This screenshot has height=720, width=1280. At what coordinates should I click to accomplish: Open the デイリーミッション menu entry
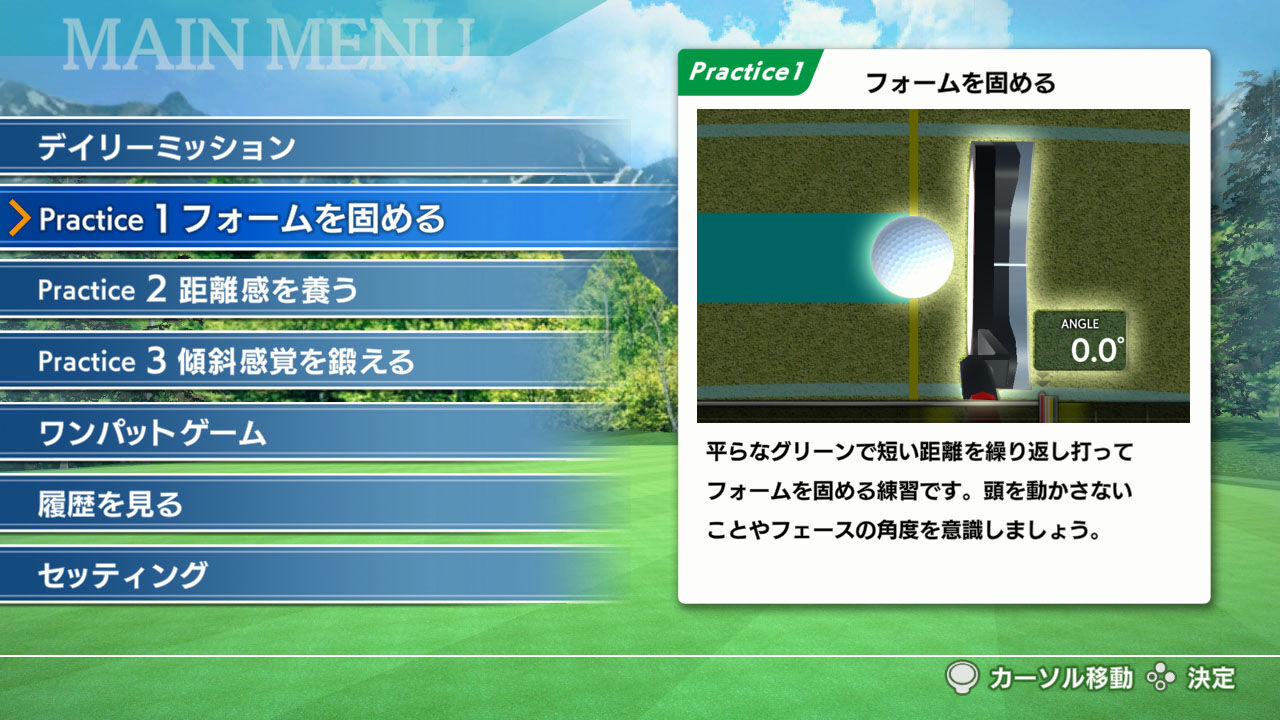click(x=163, y=146)
